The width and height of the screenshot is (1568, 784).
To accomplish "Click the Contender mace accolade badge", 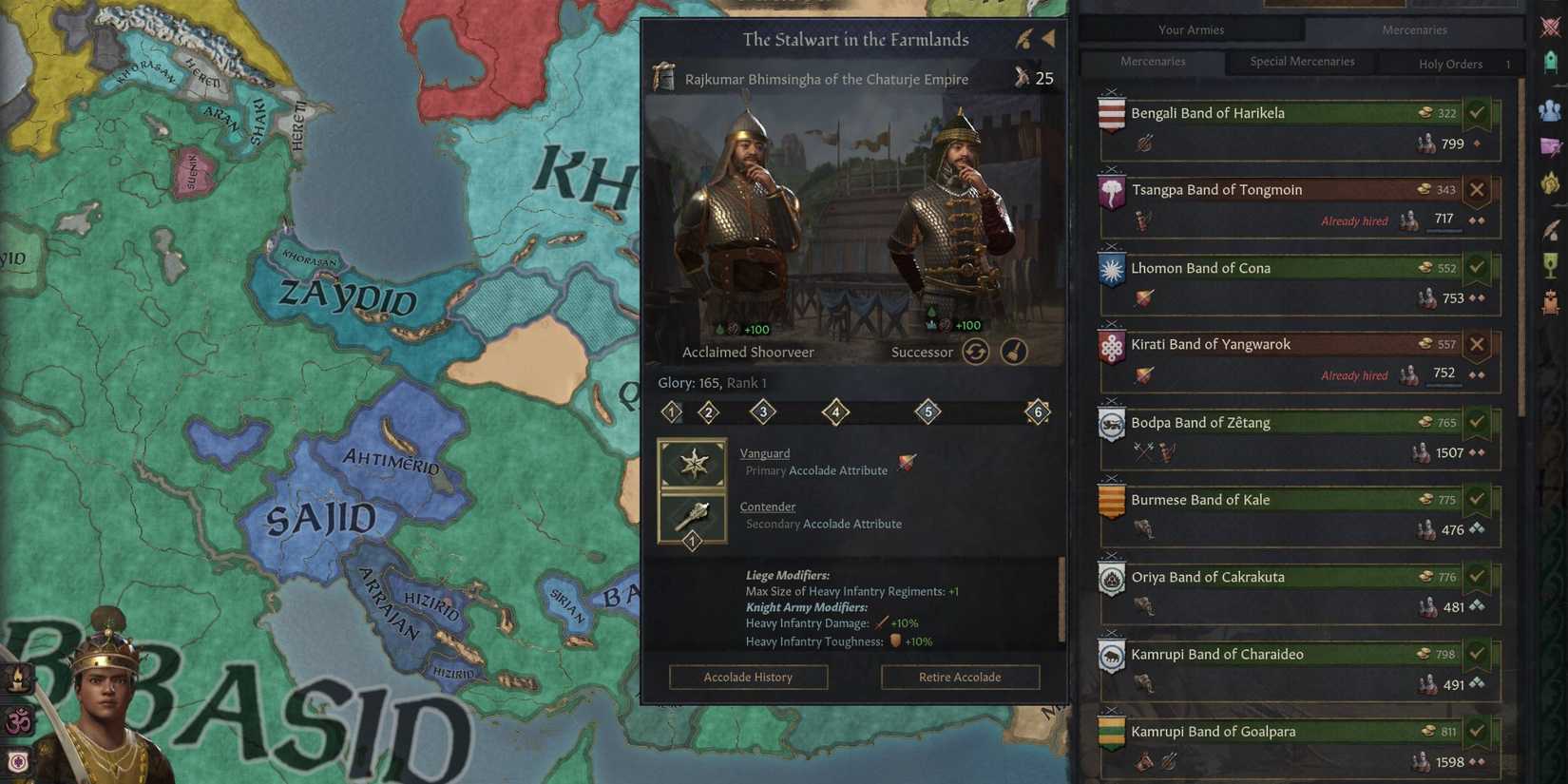I will 693,517.
